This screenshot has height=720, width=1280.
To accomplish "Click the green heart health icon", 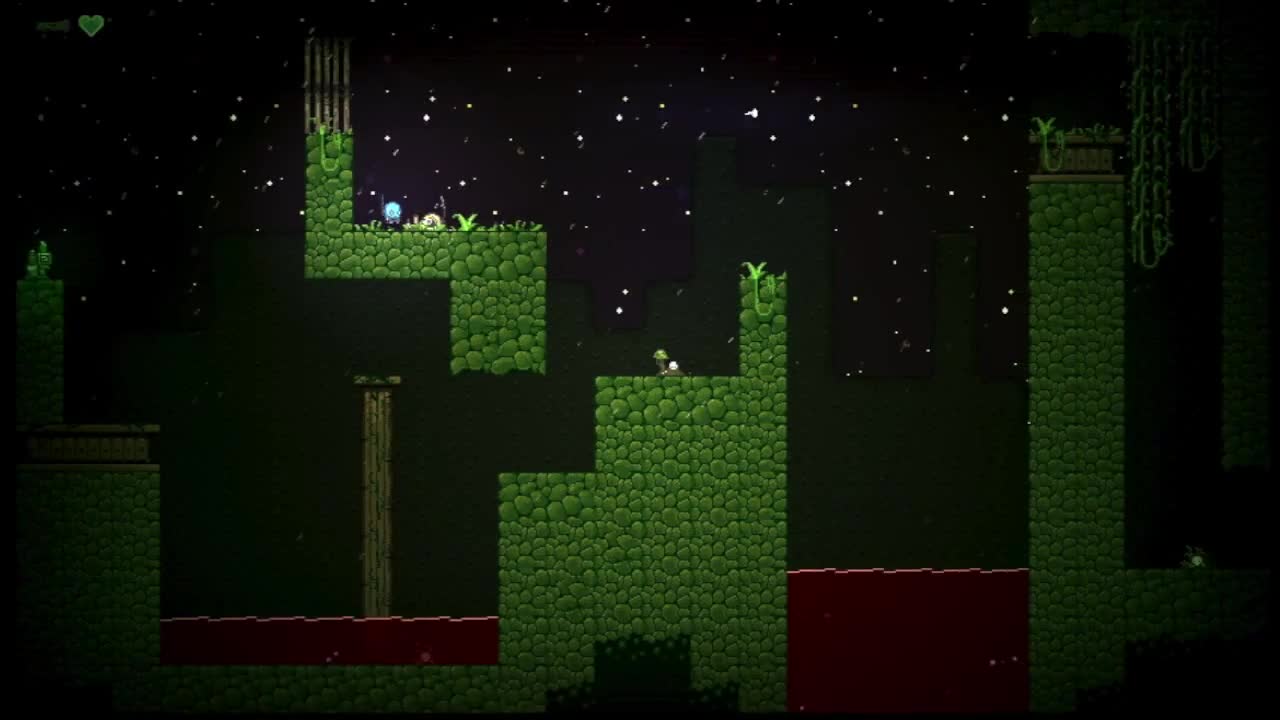I will click(x=91, y=26).
